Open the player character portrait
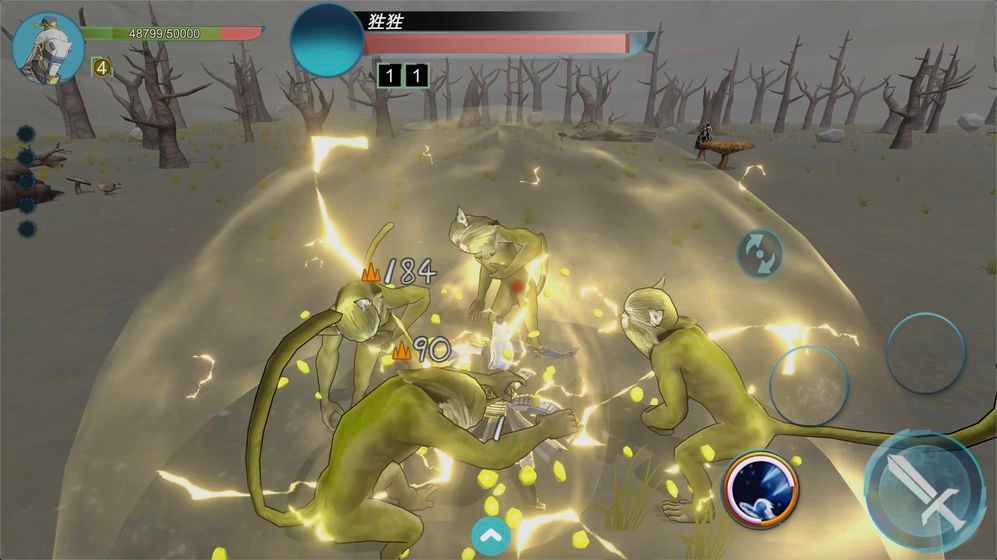The width and height of the screenshot is (997, 560). pos(47,45)
